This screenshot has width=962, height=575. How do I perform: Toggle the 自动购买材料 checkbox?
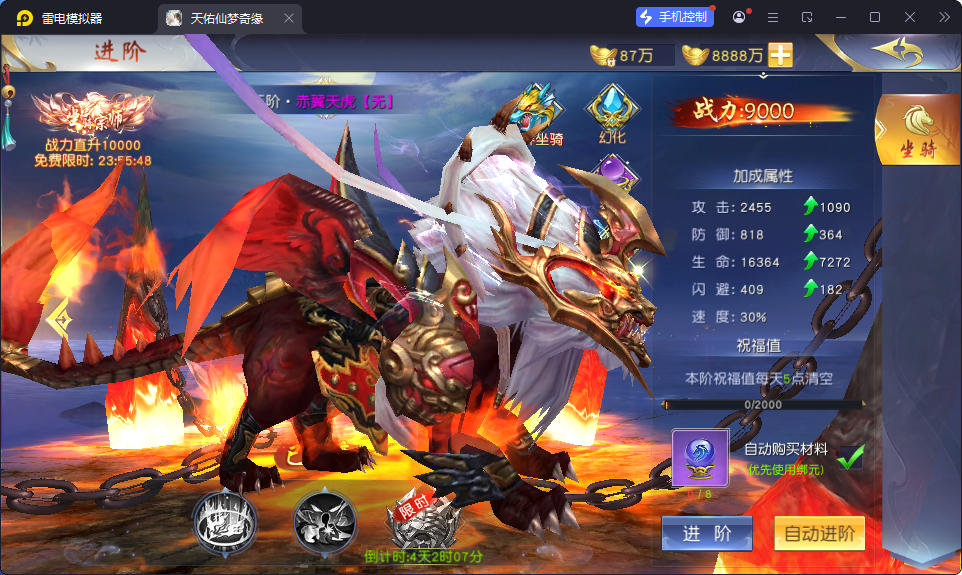(850, 457)
